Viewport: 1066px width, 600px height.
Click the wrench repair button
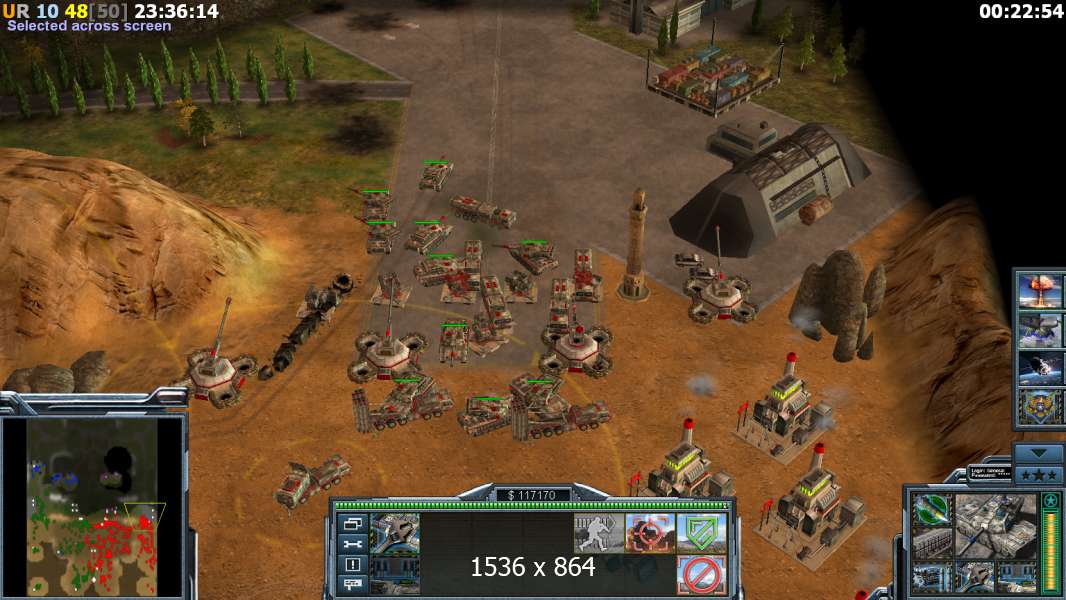pos(353,544)
